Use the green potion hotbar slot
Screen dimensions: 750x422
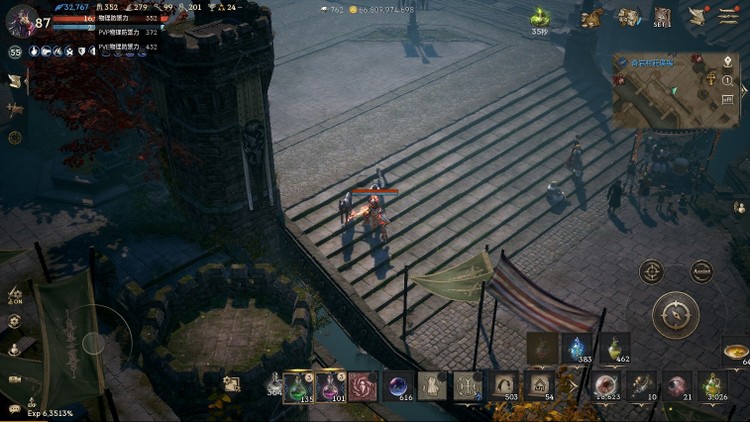click(299, 386)
